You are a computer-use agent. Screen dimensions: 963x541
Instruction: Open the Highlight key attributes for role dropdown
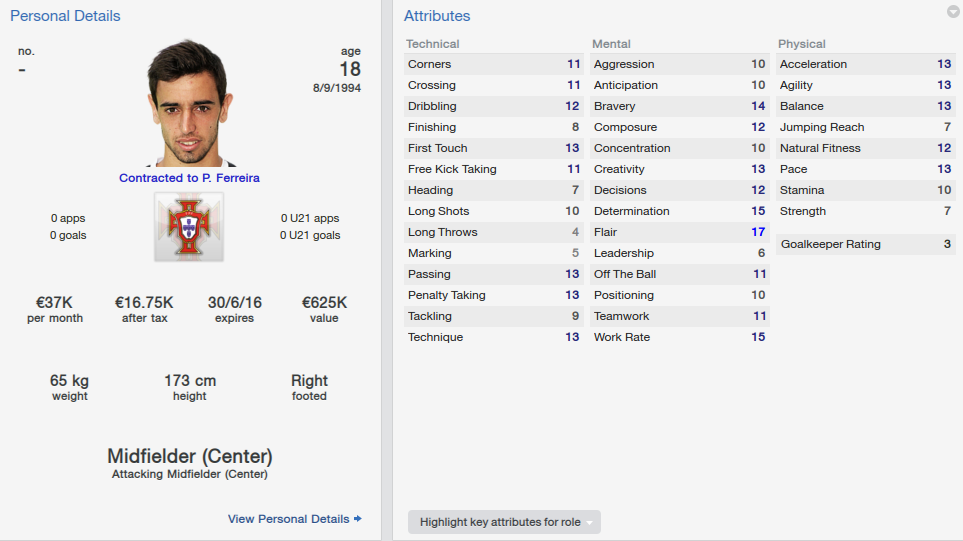(504, 522)
